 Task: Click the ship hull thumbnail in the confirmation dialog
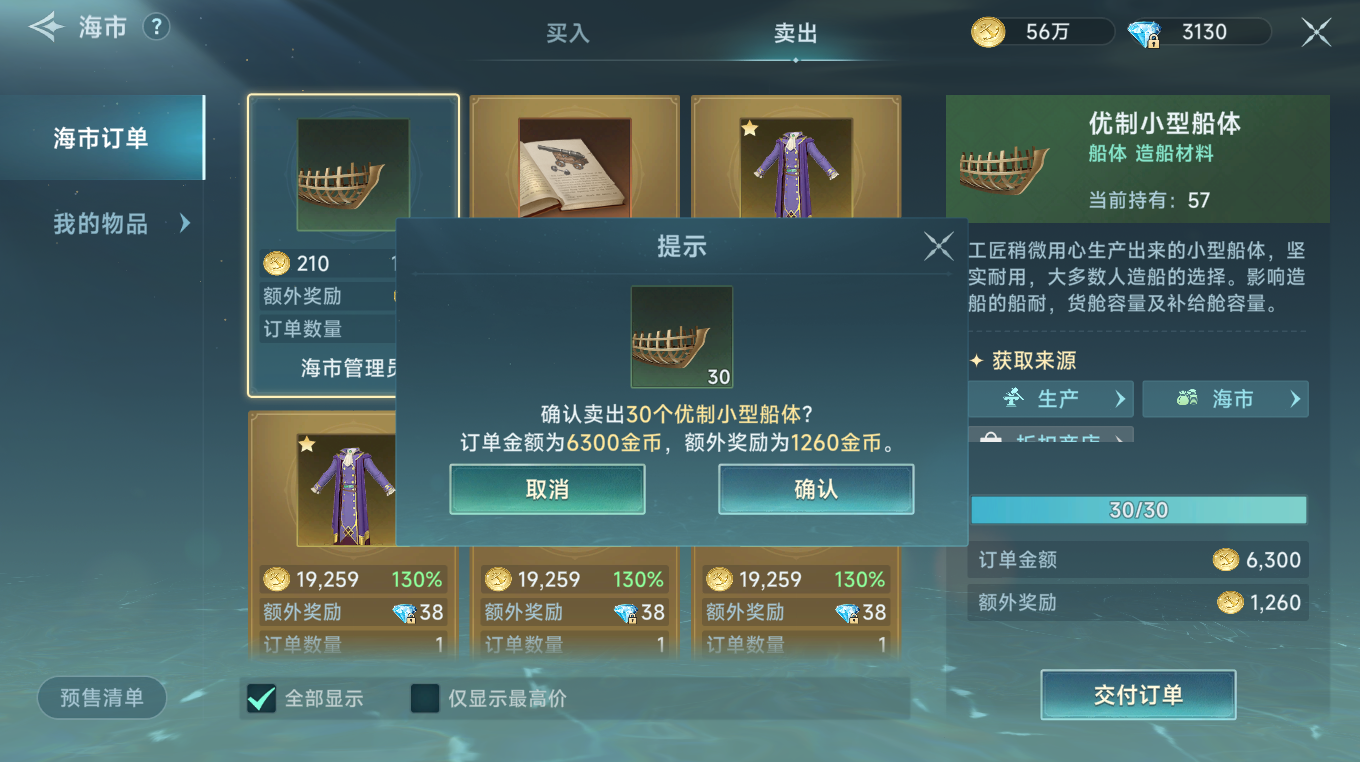point(682,336)
